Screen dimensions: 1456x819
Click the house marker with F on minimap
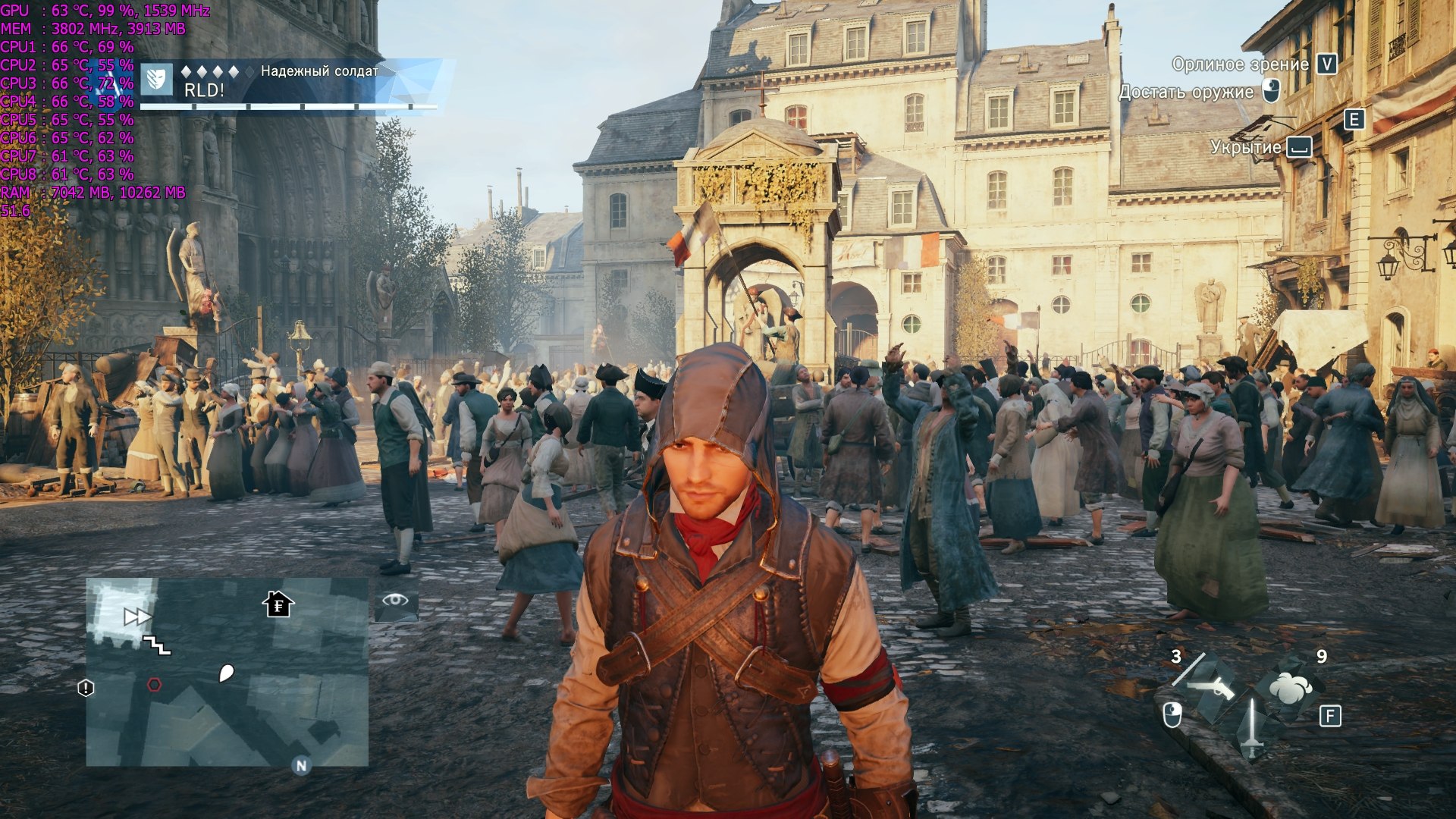click(278, 604)
